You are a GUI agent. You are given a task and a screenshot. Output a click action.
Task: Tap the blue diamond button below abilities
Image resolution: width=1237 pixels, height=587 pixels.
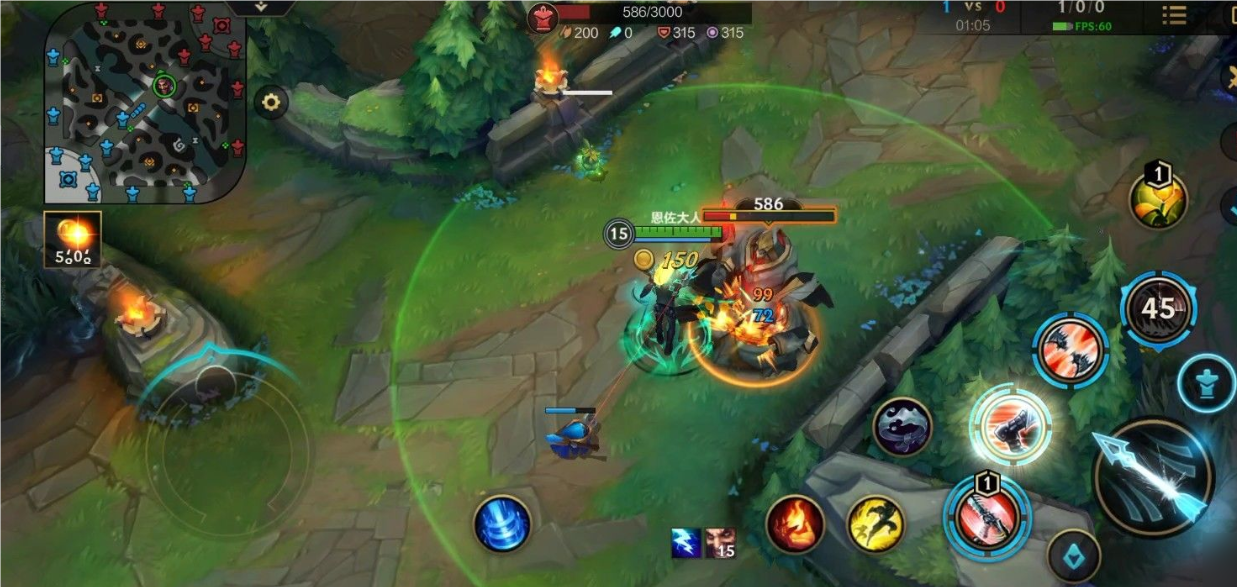click(x=1074, y=556)
